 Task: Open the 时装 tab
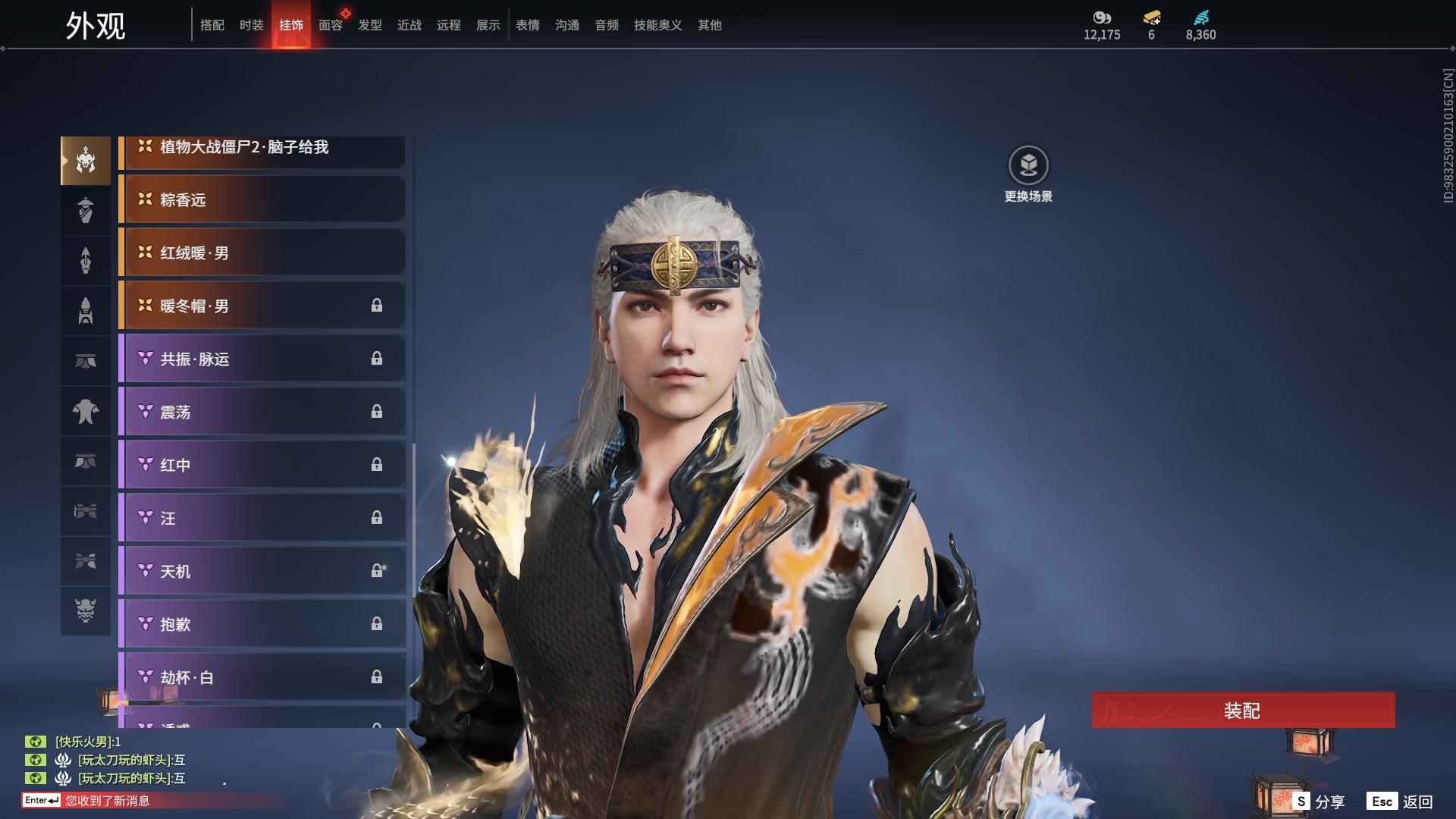point(251,25)
